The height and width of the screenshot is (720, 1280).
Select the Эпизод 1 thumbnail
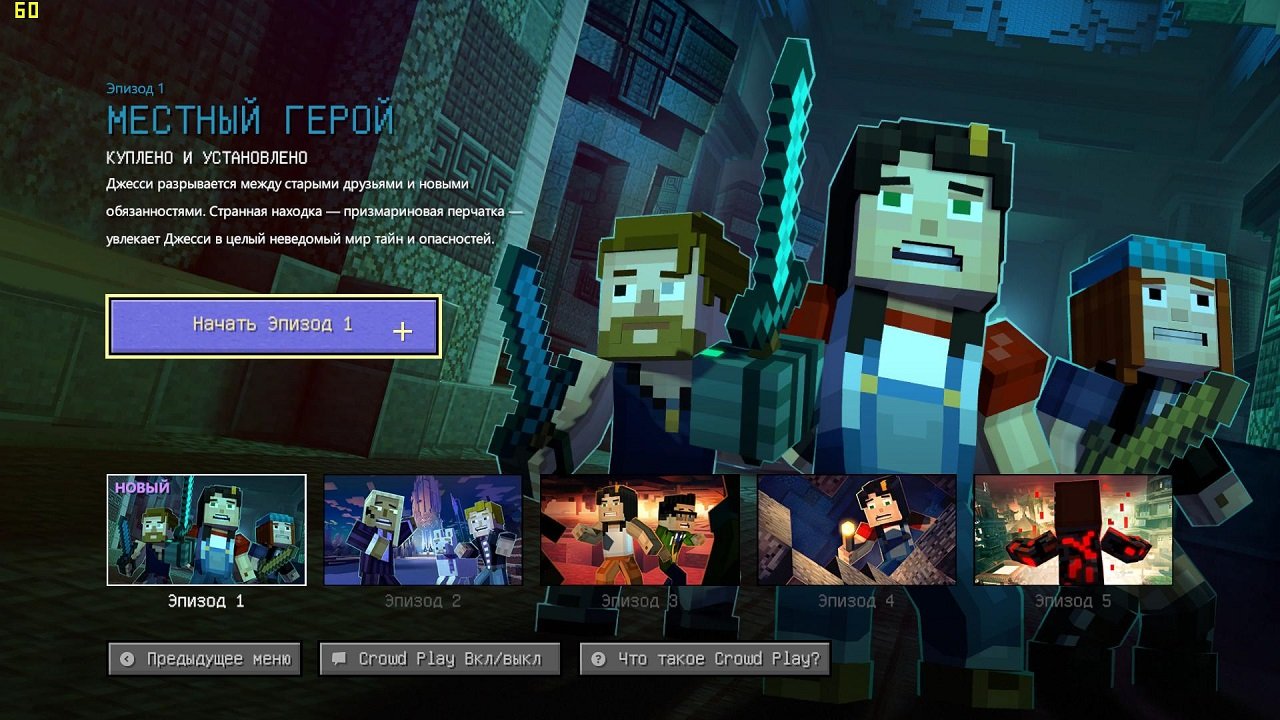coord(204,530)
